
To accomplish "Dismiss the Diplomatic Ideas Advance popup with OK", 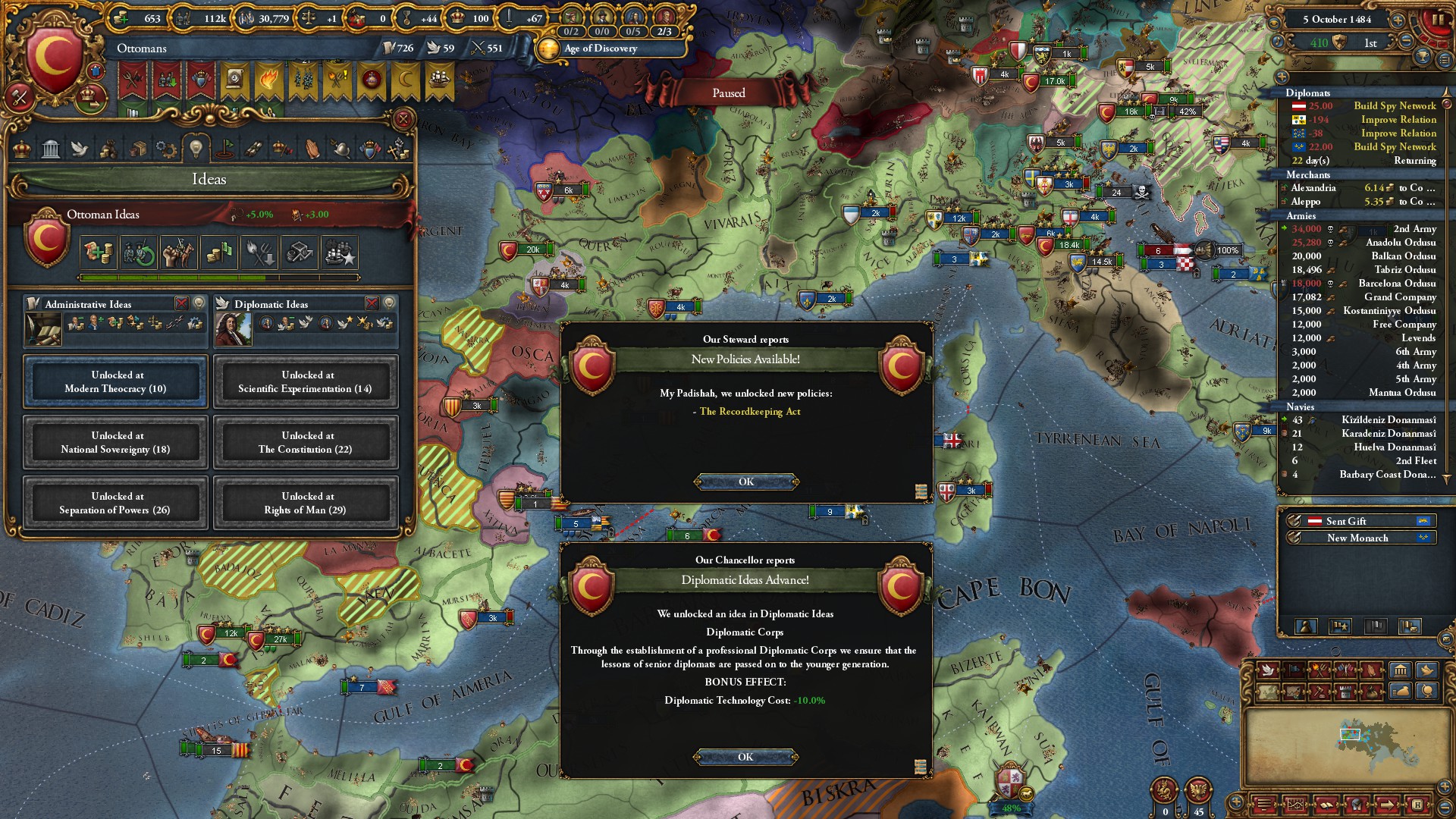I will 745,757.
